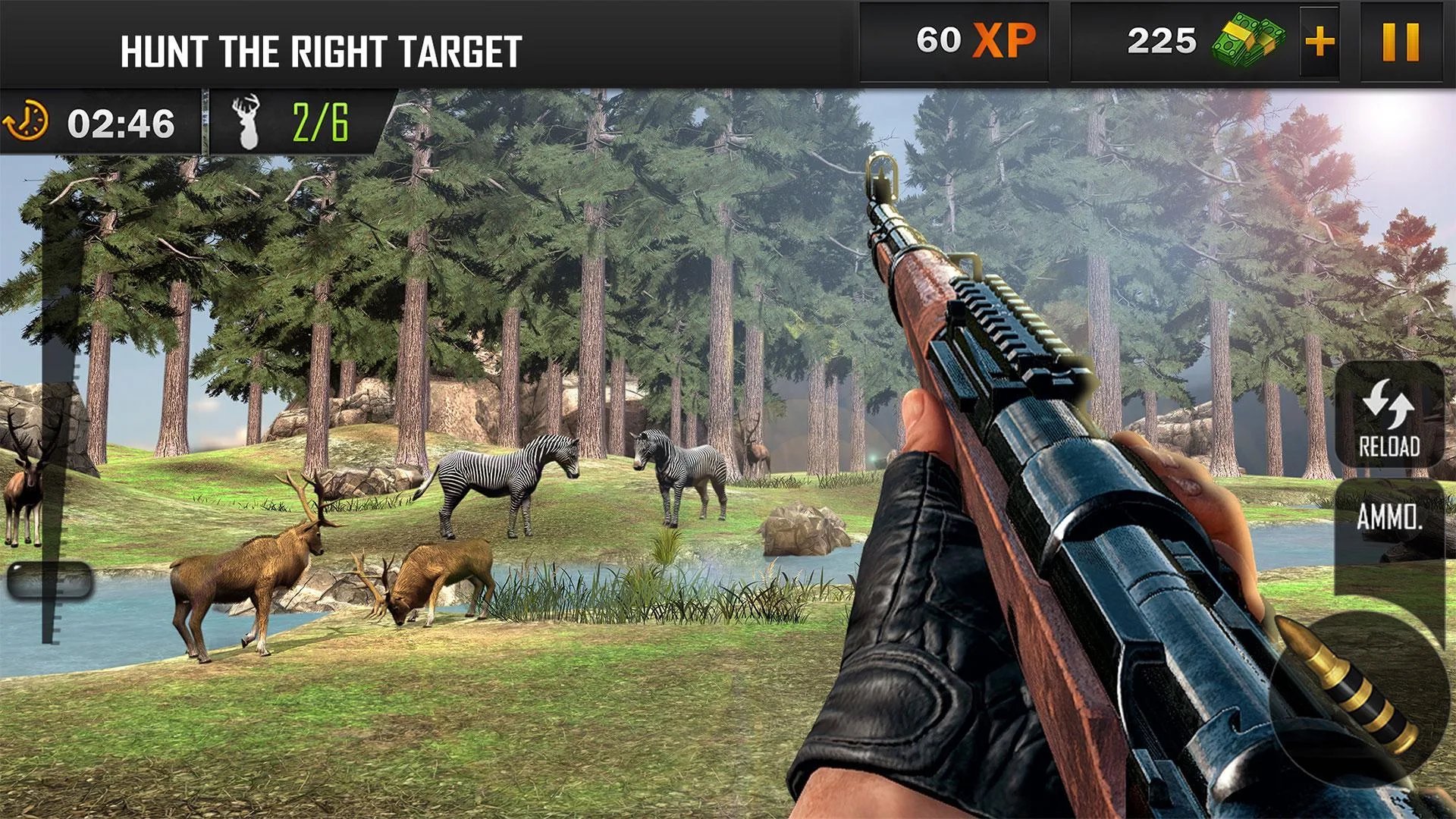Add more cash with the plus button
This screenshot has width=1456, height=819.
pos(1319,42)
